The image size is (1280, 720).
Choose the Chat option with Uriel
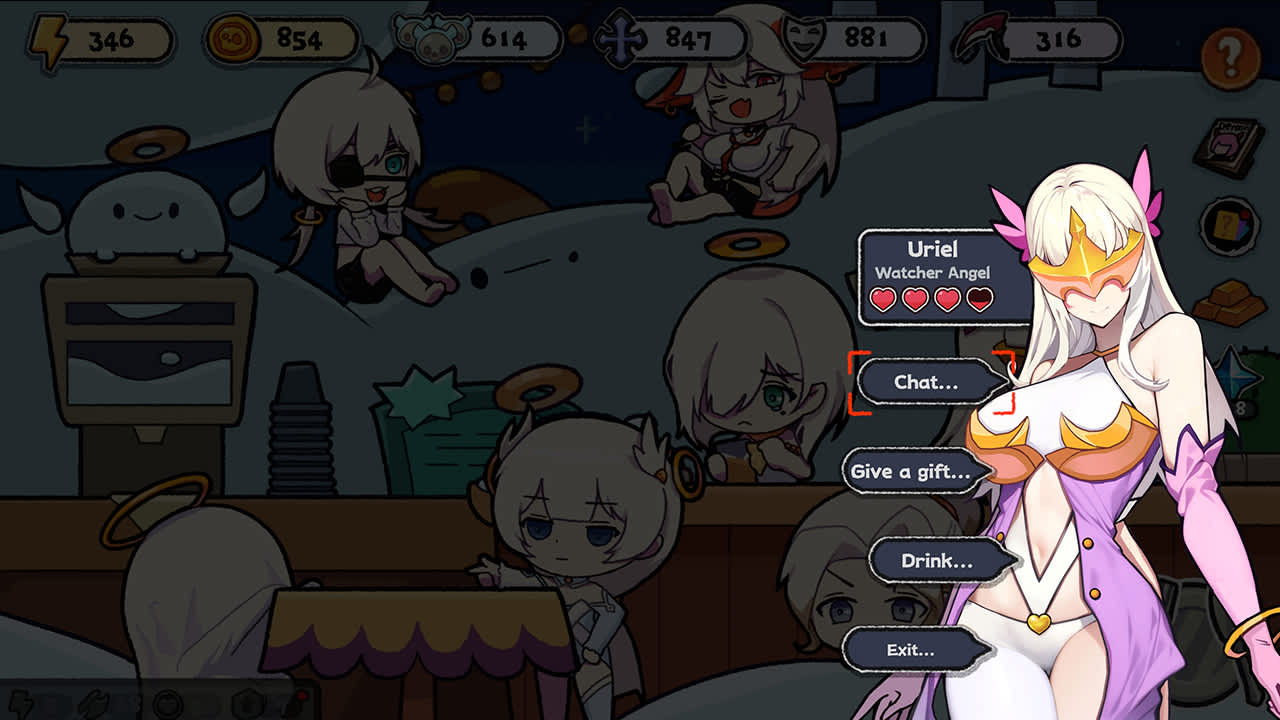pos(930,381)
